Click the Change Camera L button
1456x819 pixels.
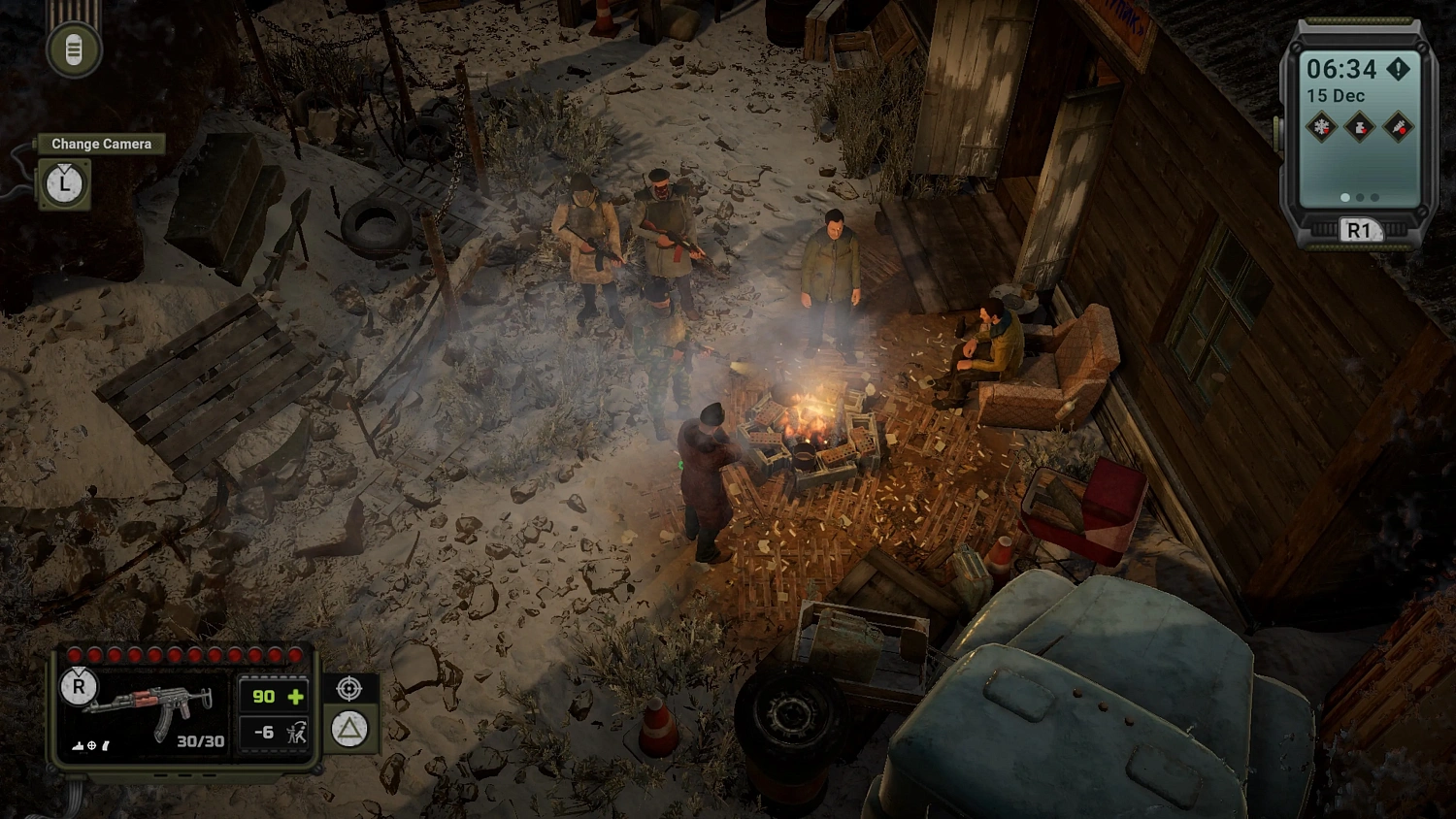pos(64,183)
